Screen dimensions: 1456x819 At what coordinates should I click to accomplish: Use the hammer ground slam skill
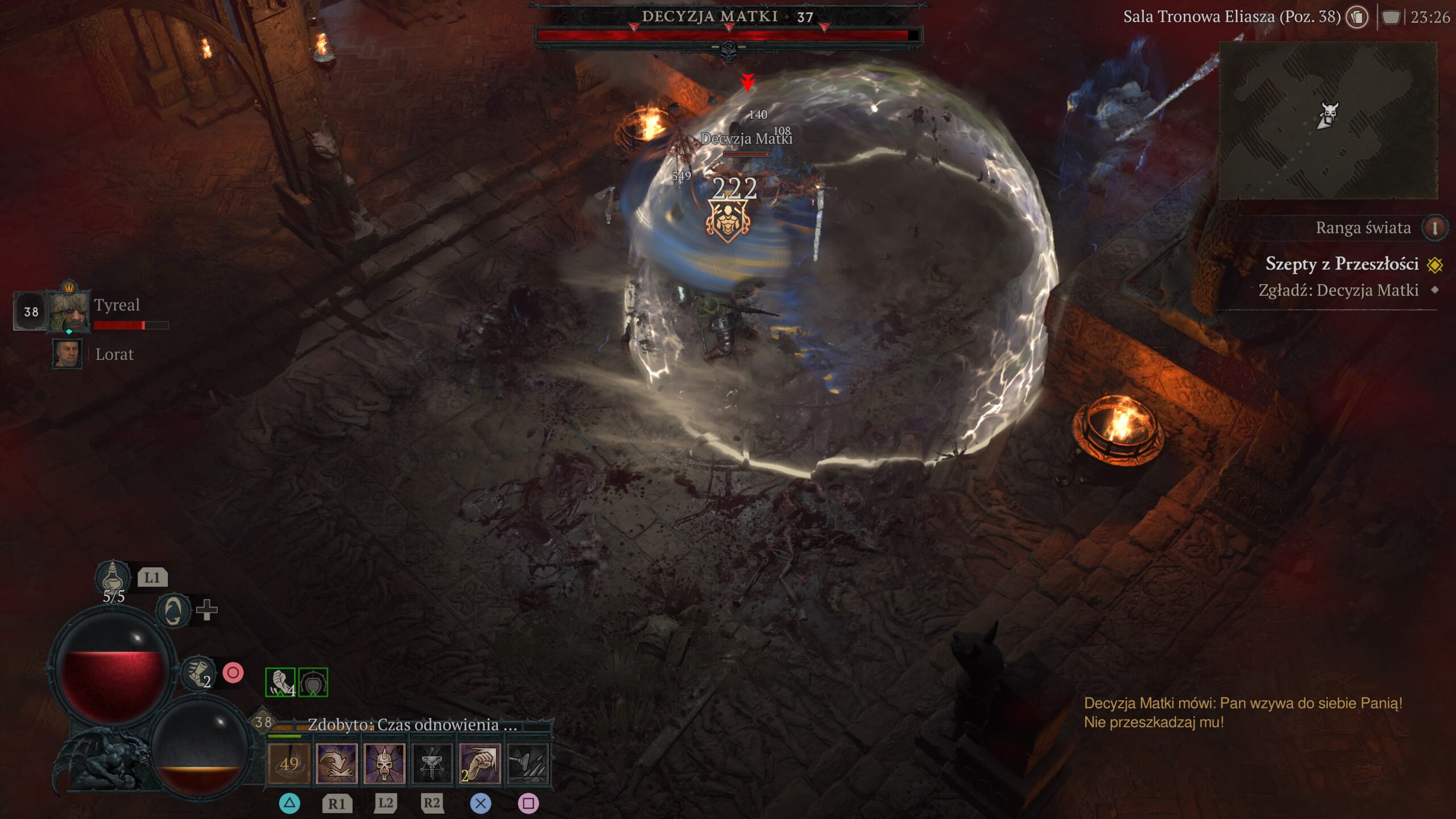(x=527, y=763)
